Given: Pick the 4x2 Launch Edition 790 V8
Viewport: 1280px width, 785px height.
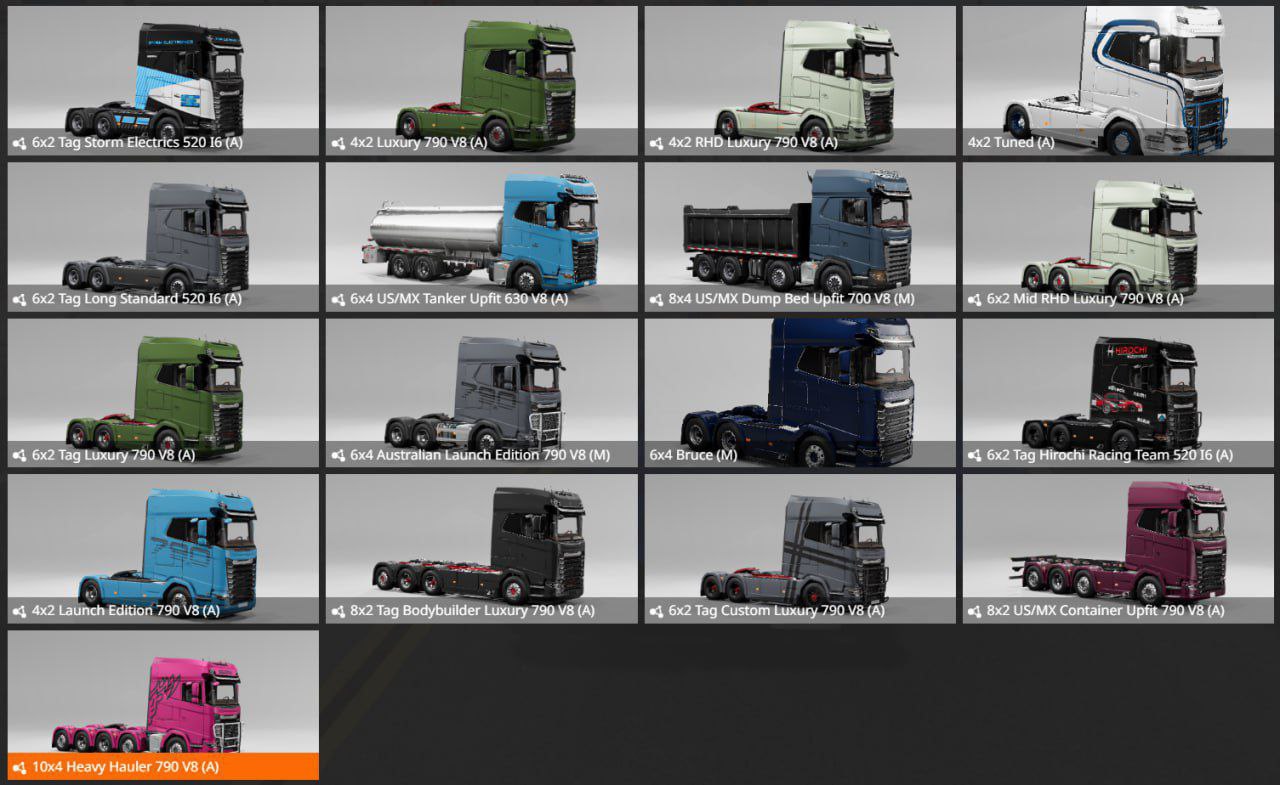Looking at the screenshot, I should pyautogui.click(x=163, y=550).
